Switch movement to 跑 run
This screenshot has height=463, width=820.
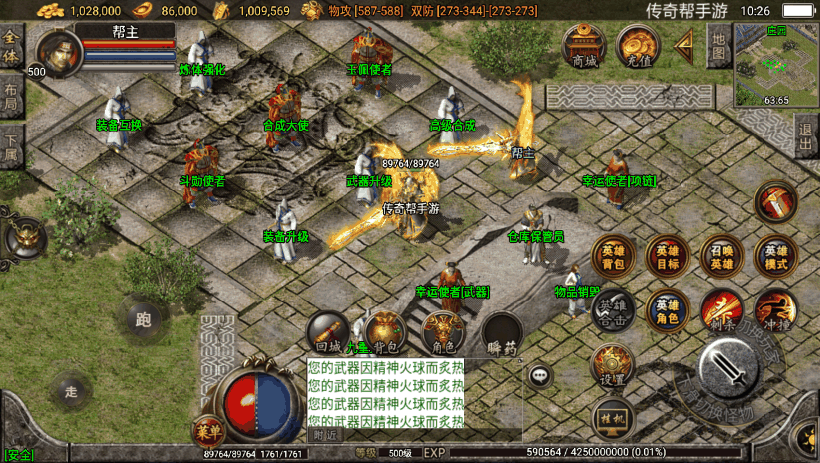[143, 320]
